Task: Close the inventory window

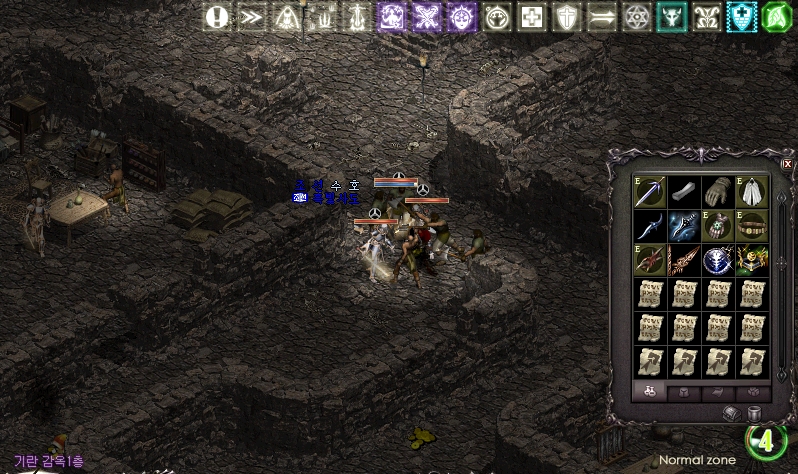Action: 787,163
